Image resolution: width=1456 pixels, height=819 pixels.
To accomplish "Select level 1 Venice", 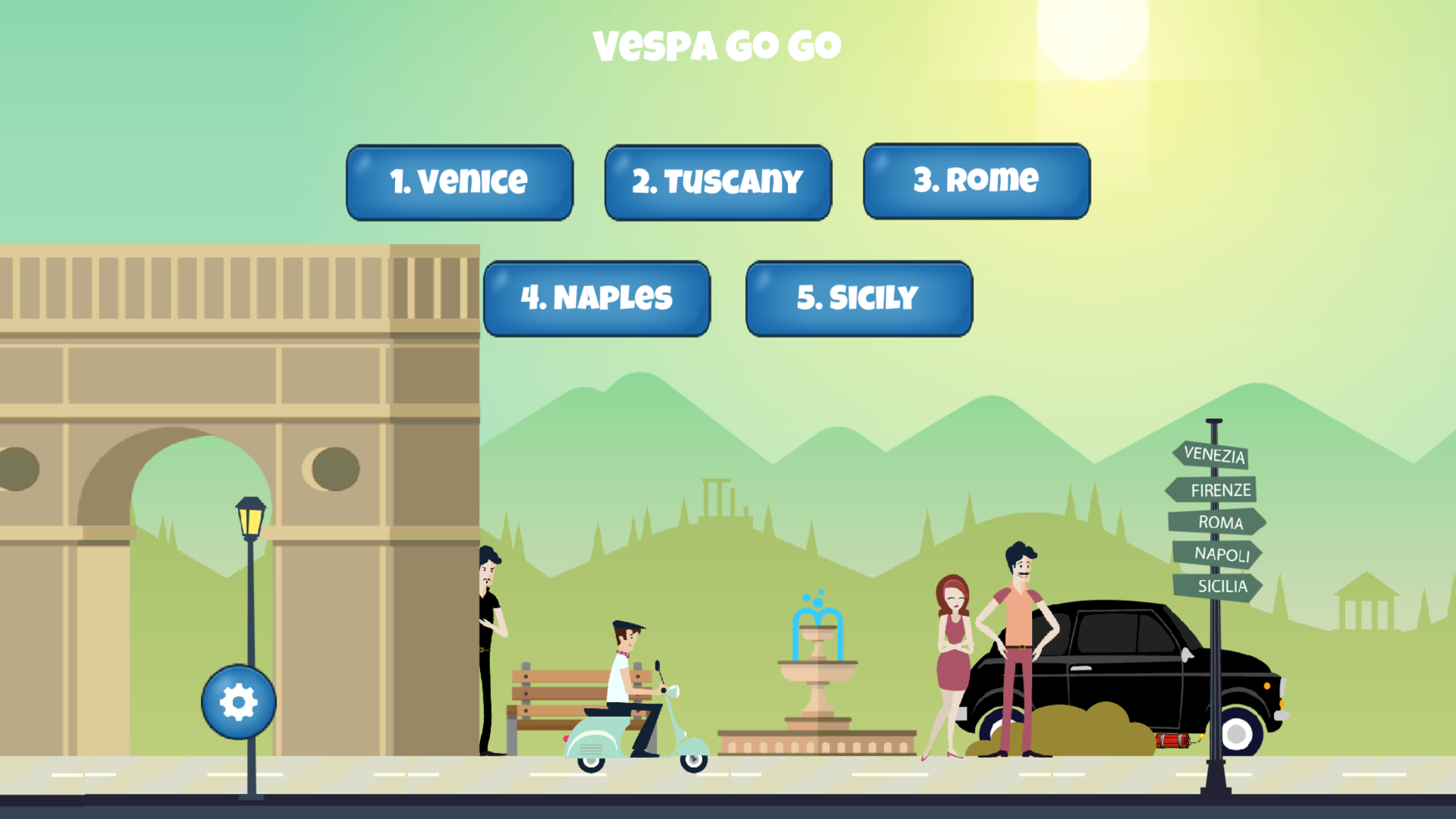I will (460, 181).
